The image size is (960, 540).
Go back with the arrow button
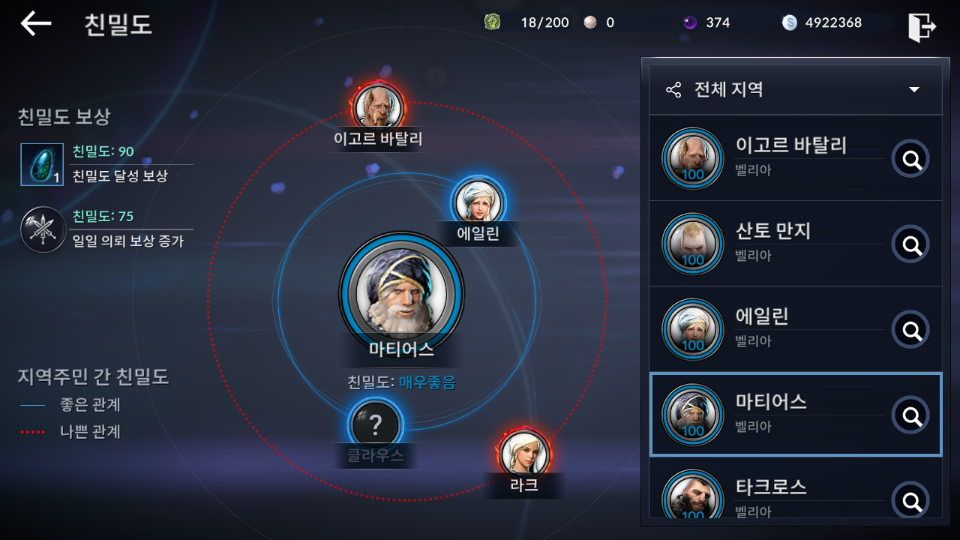pyautogui.click(x=36, y=24)
